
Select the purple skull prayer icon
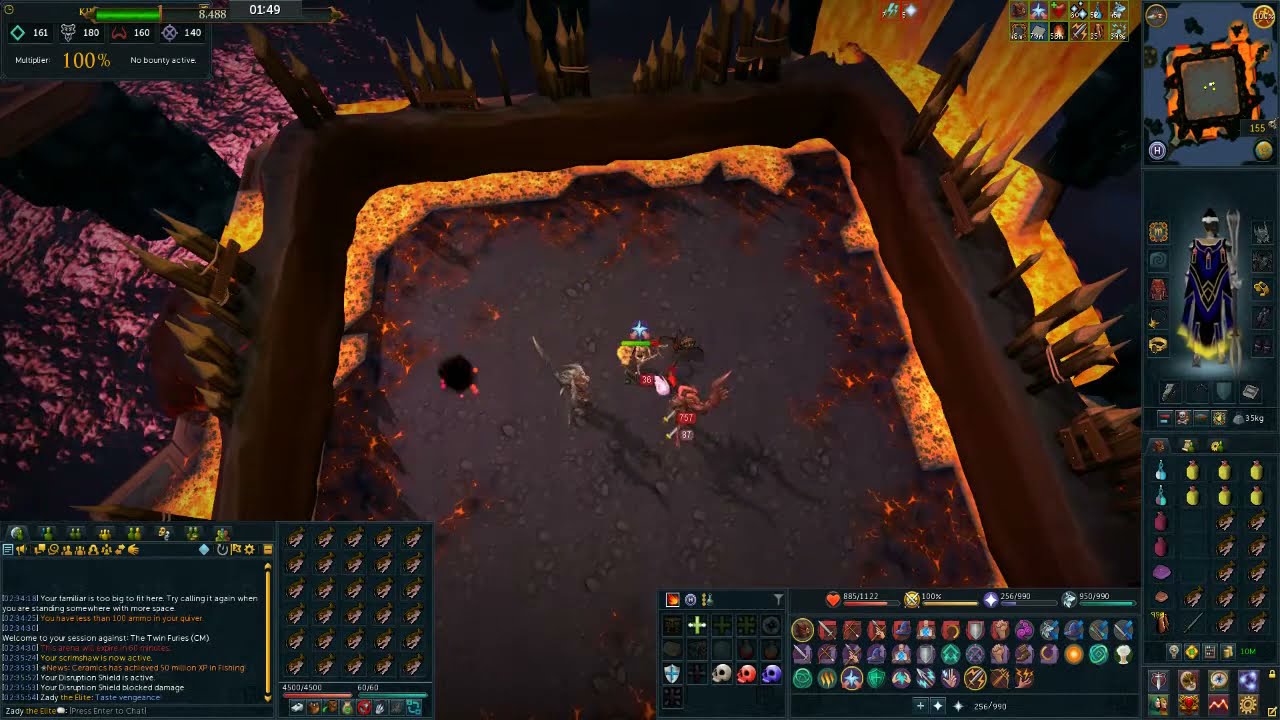pyautogui.click(x=771, y=674)
